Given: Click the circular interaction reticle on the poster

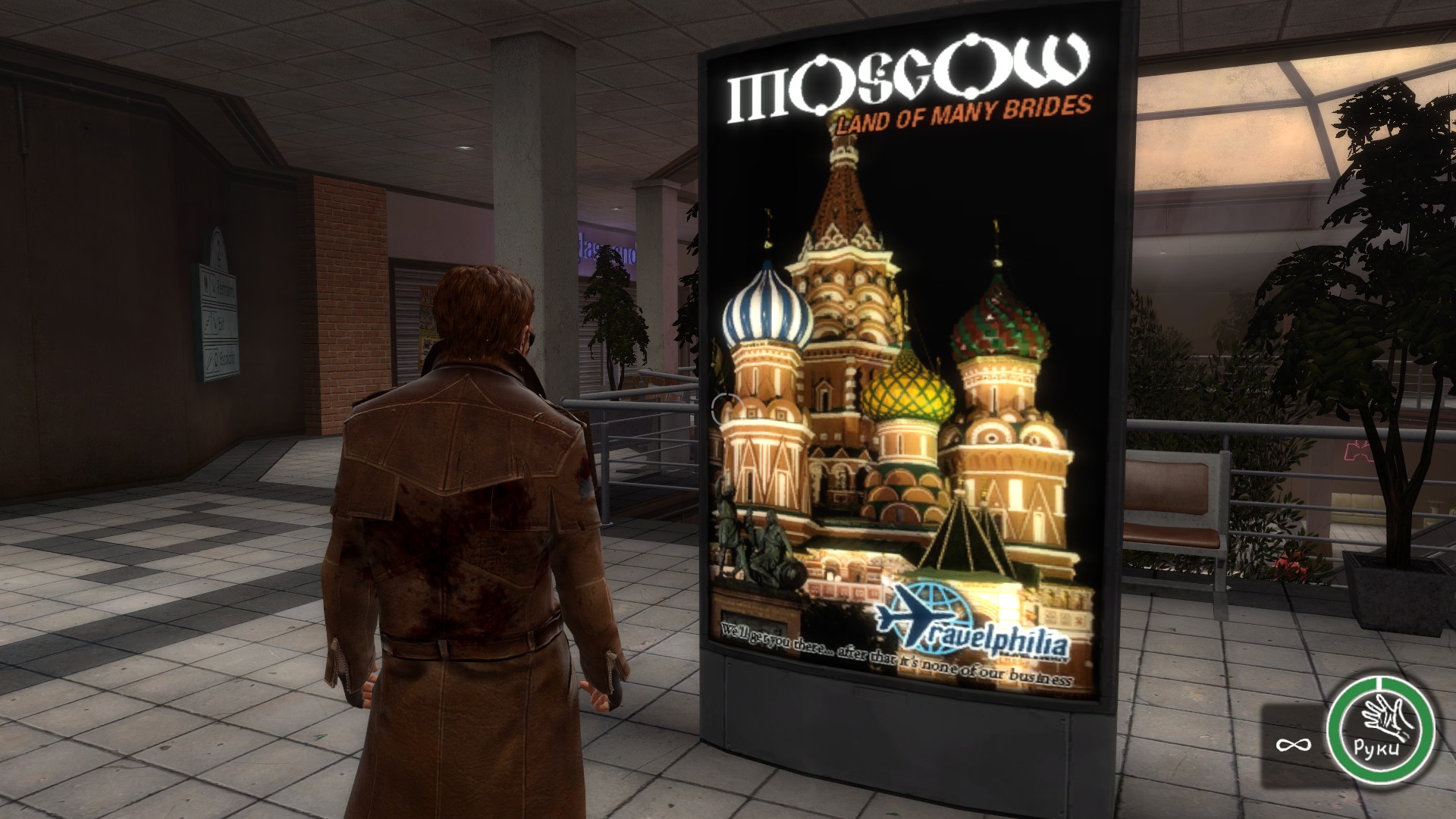Looking at the screenshot, I should pyautogui.click(x=726, y=409).
